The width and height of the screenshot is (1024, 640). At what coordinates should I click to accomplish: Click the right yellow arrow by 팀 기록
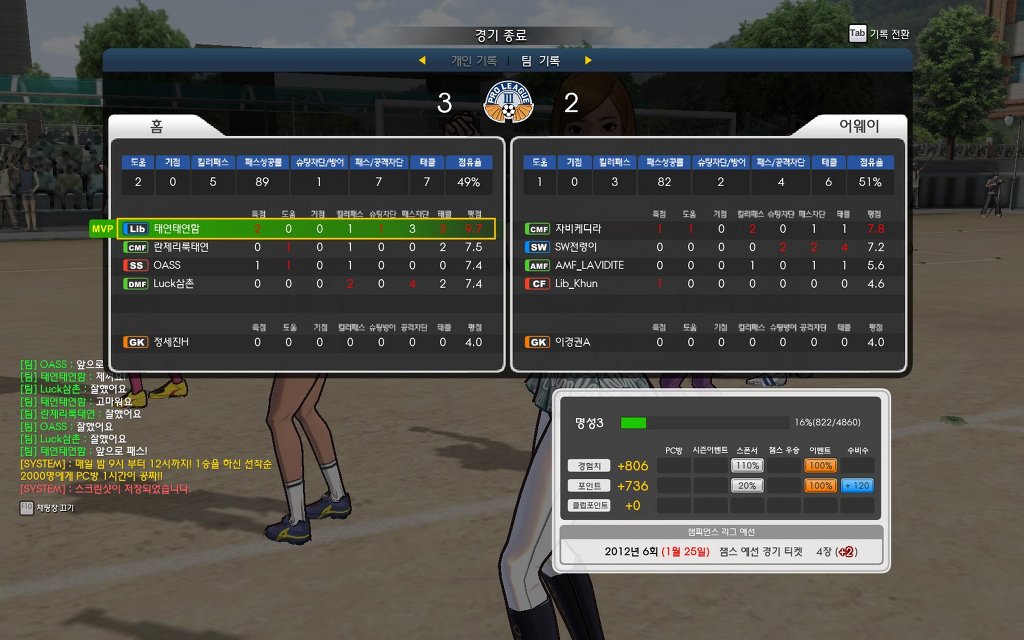click(x=588, y=61)
